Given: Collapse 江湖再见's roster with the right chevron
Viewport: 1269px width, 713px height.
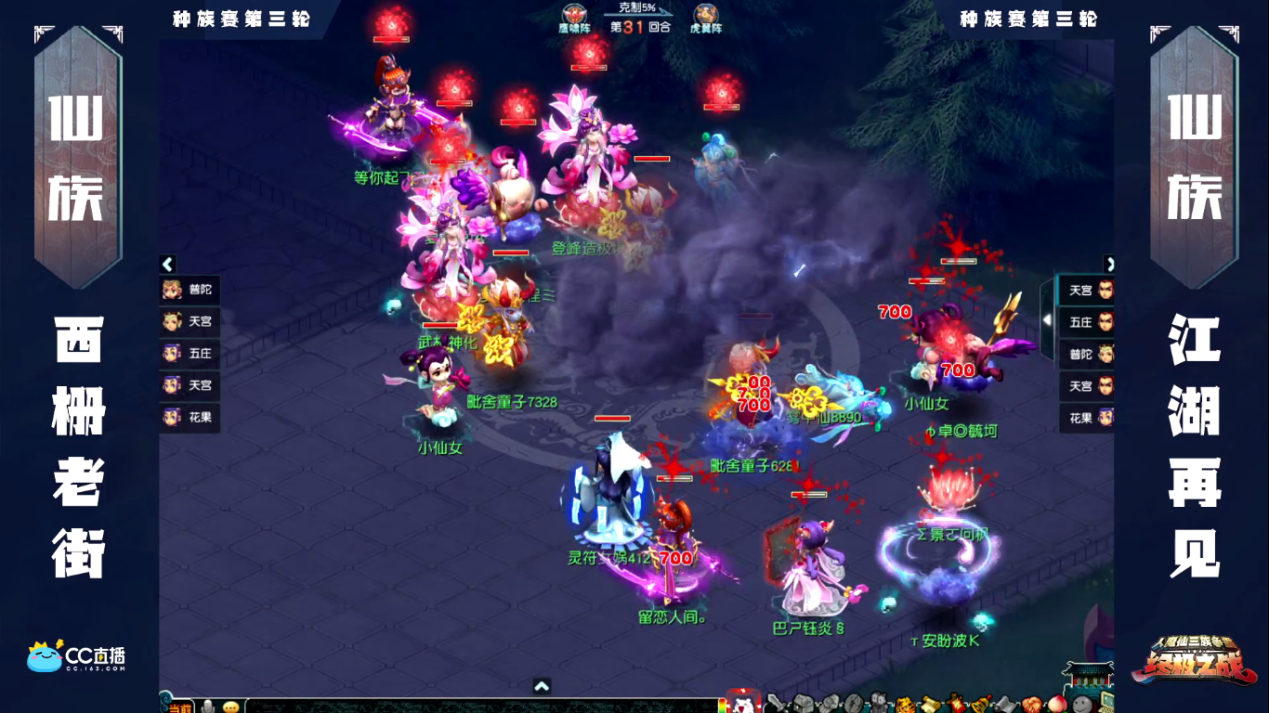Looking at the screenshot, I should [x=1109, y=264].
